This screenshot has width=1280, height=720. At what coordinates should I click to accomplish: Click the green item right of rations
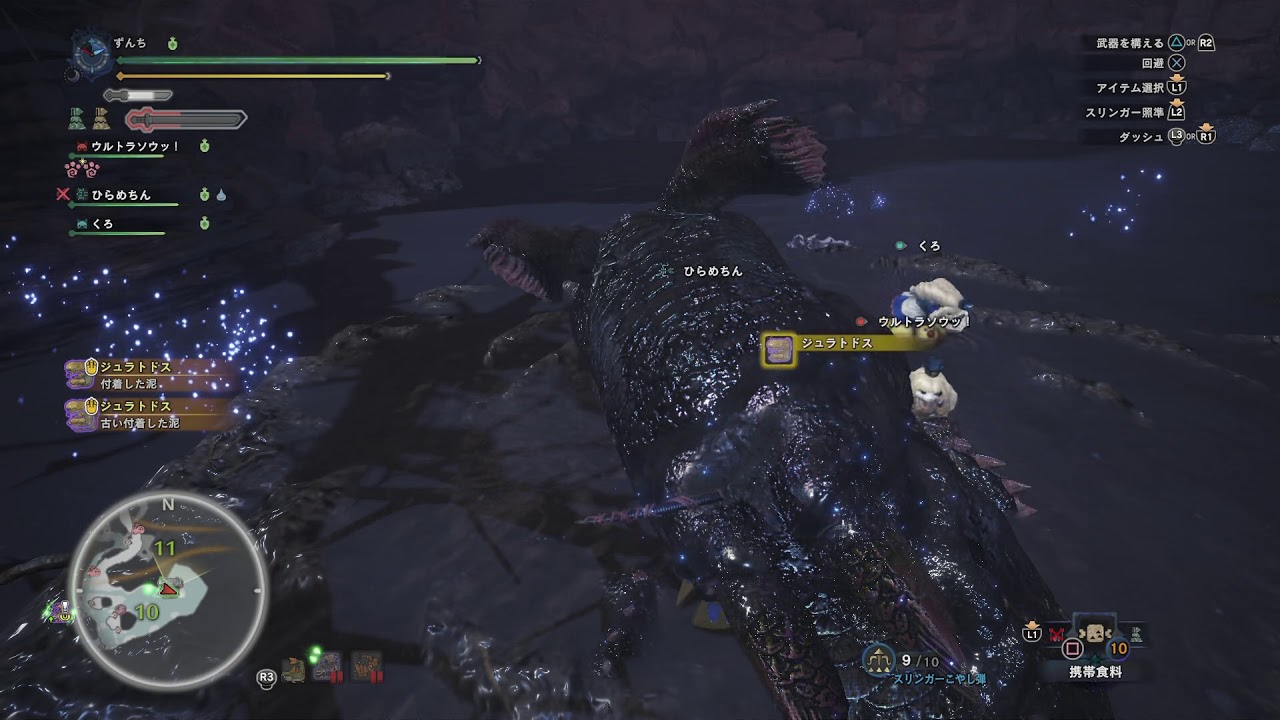pyautogui.click(x=1136, y=633)
